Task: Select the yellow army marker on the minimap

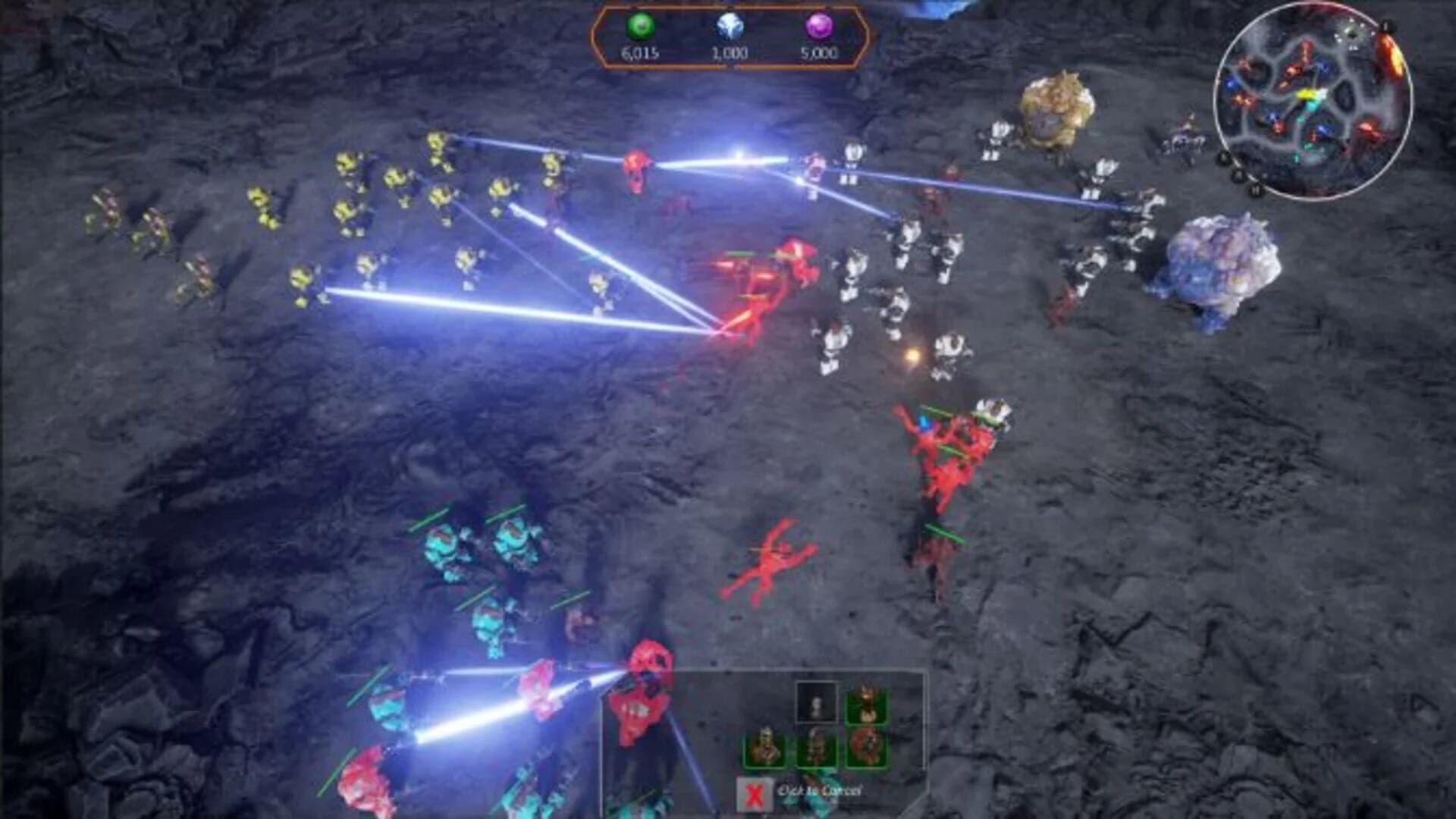Action: [x=1307, y=94]
